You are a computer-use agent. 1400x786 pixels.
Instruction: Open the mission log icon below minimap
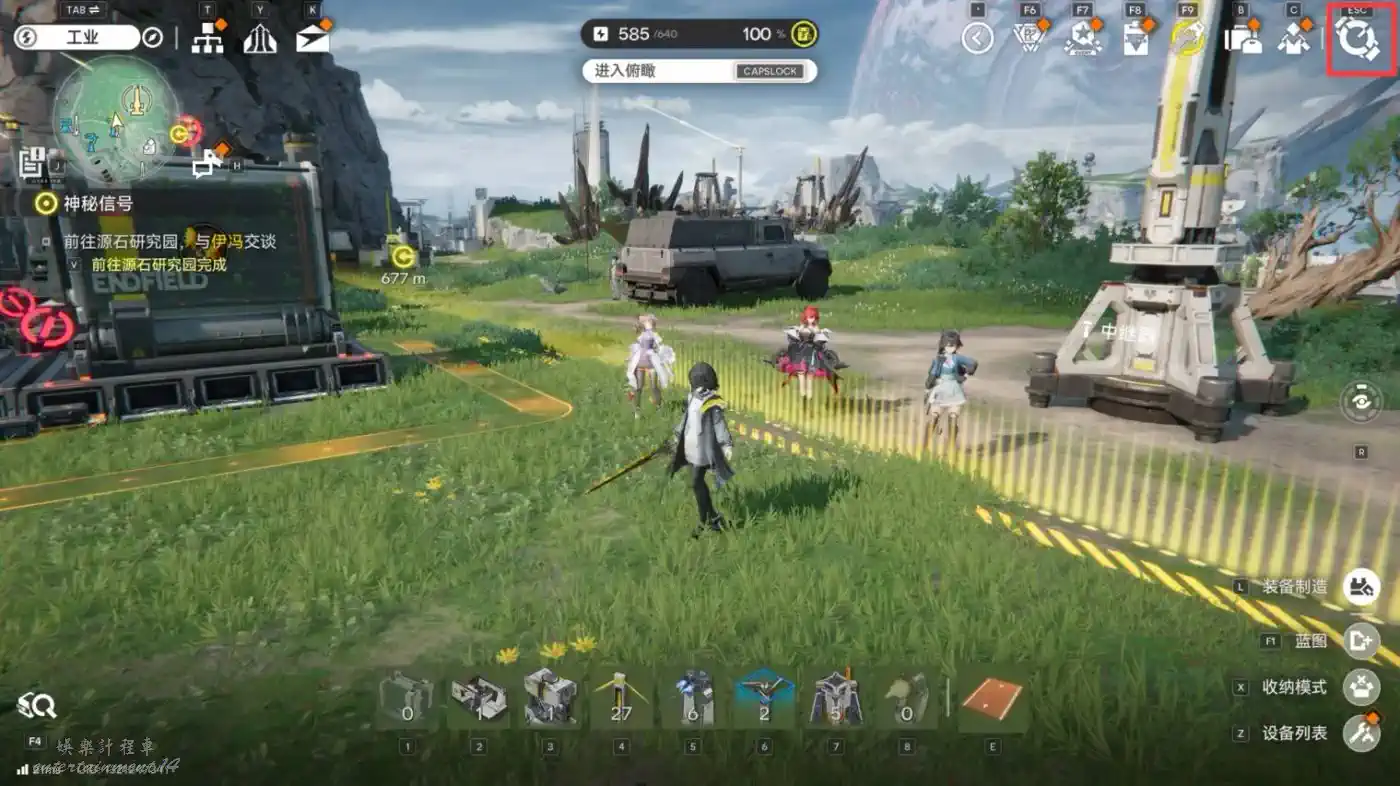[x=31, y=162]
